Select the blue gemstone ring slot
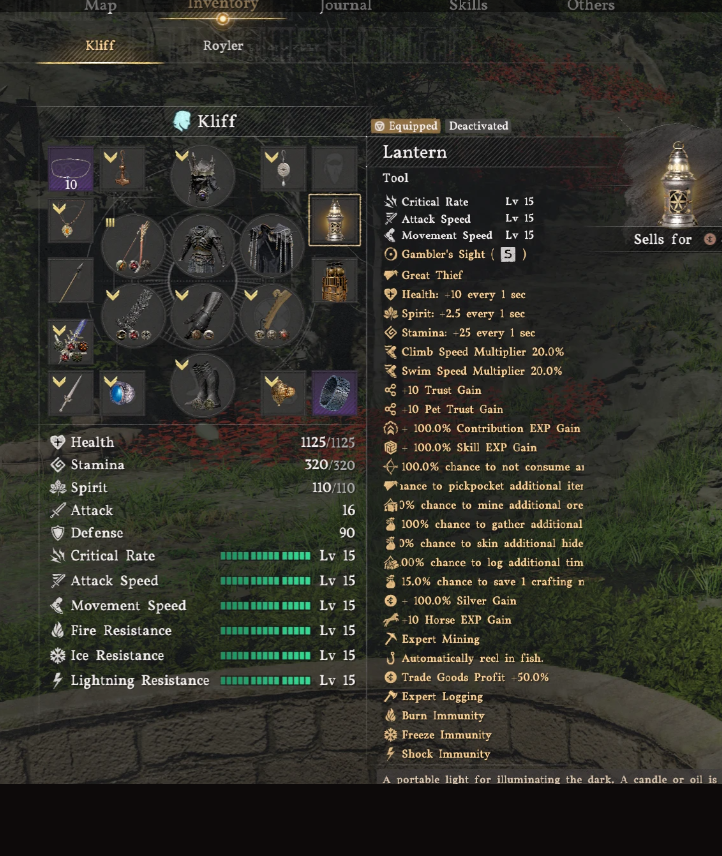Viewport: 722px width, 856px height. pyautogui.click(x=123, y=393)
